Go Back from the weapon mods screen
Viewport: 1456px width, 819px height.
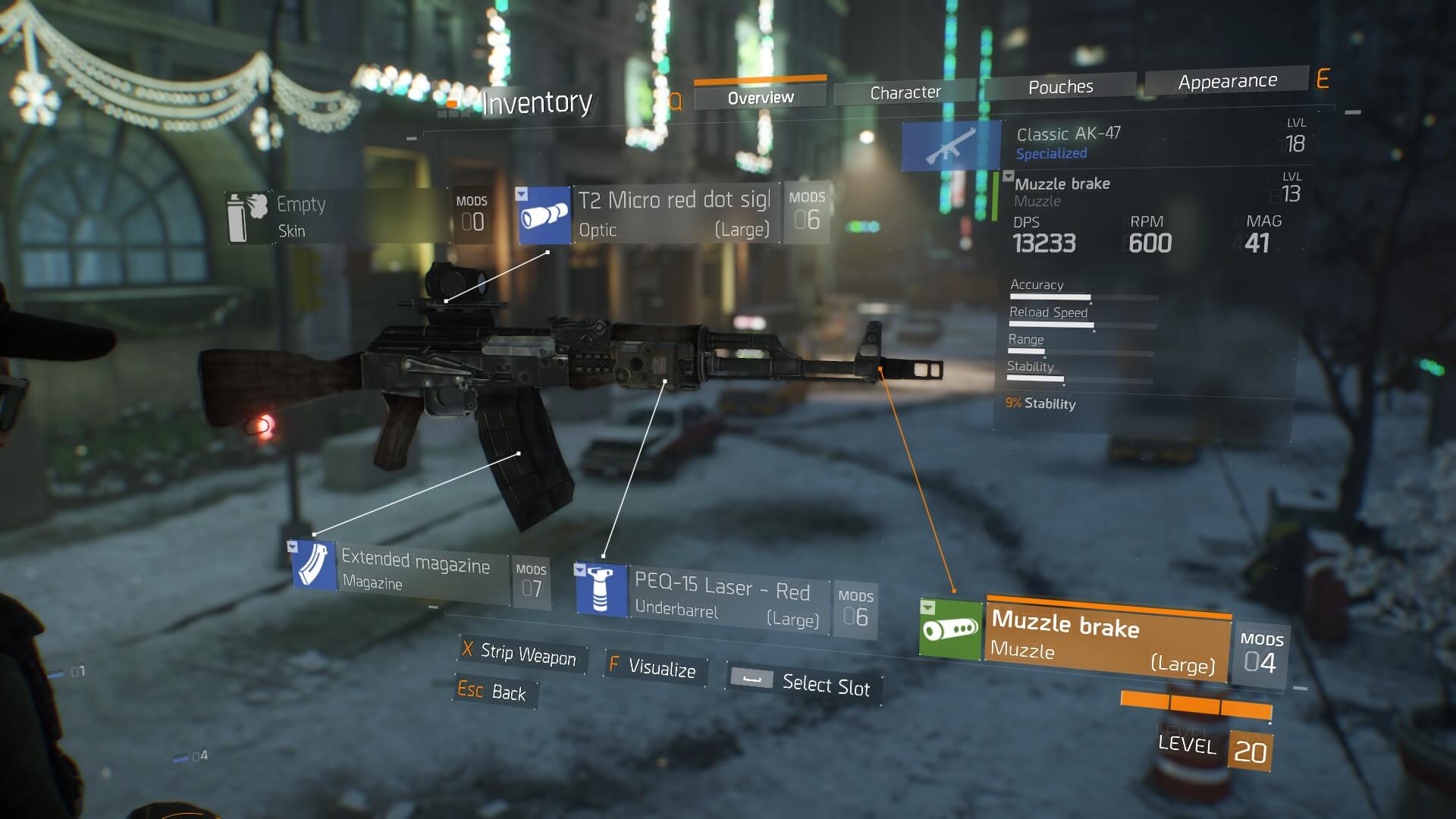coord(493,692)
